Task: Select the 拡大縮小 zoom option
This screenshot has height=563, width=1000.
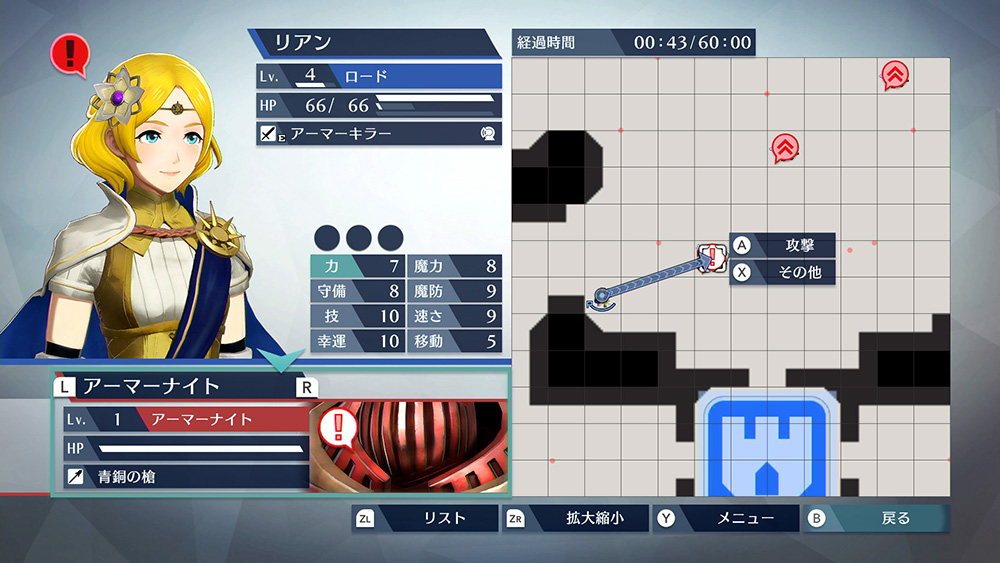Action: pyautogui.click(x=577, y=518)
